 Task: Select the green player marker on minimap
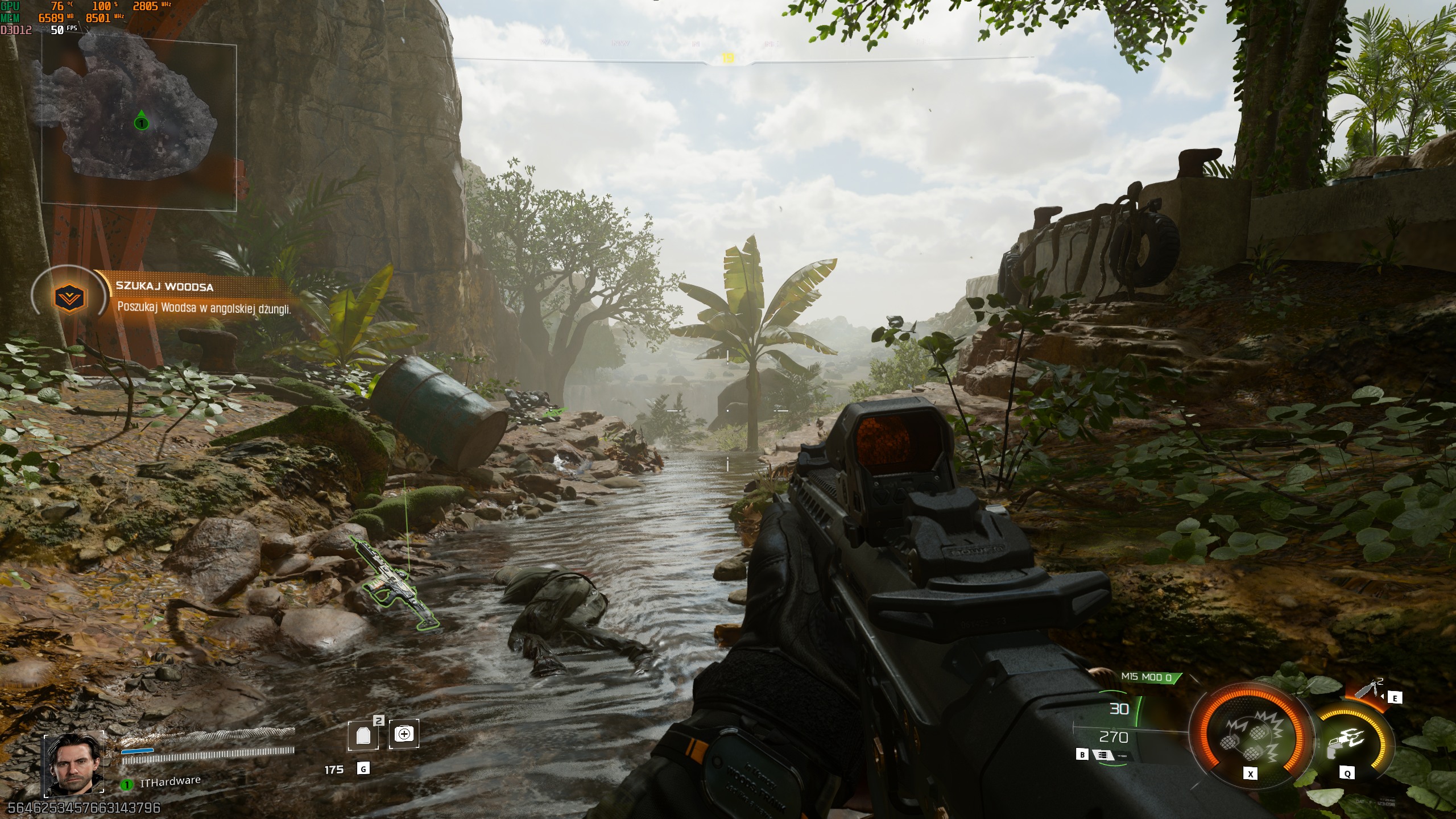pyautogui.click(x=141, y=122)
